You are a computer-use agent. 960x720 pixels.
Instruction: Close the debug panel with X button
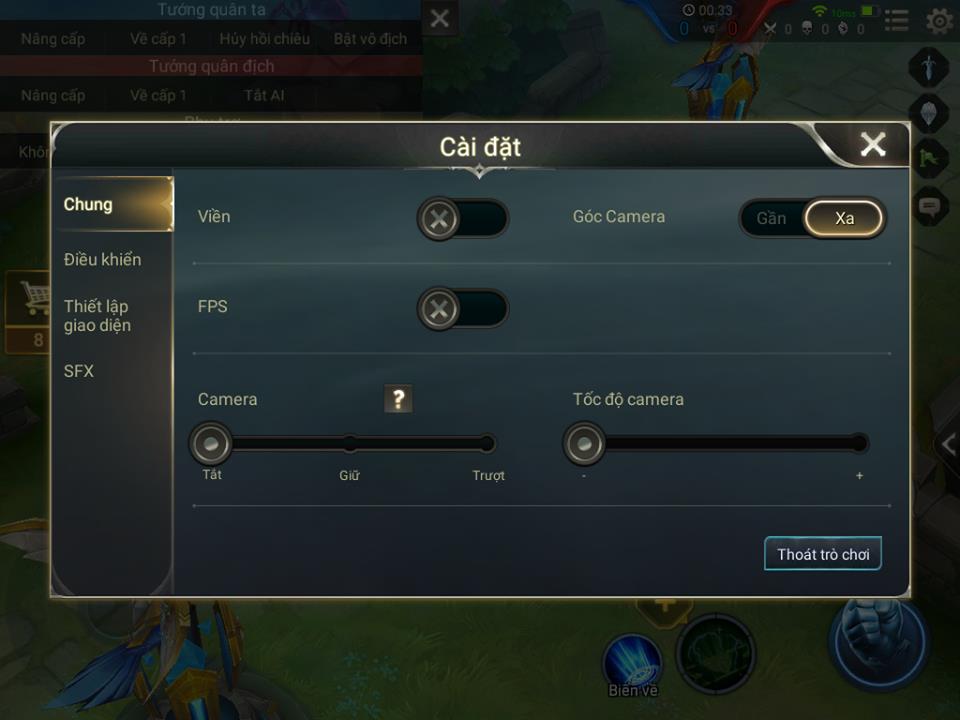[439, 18]
